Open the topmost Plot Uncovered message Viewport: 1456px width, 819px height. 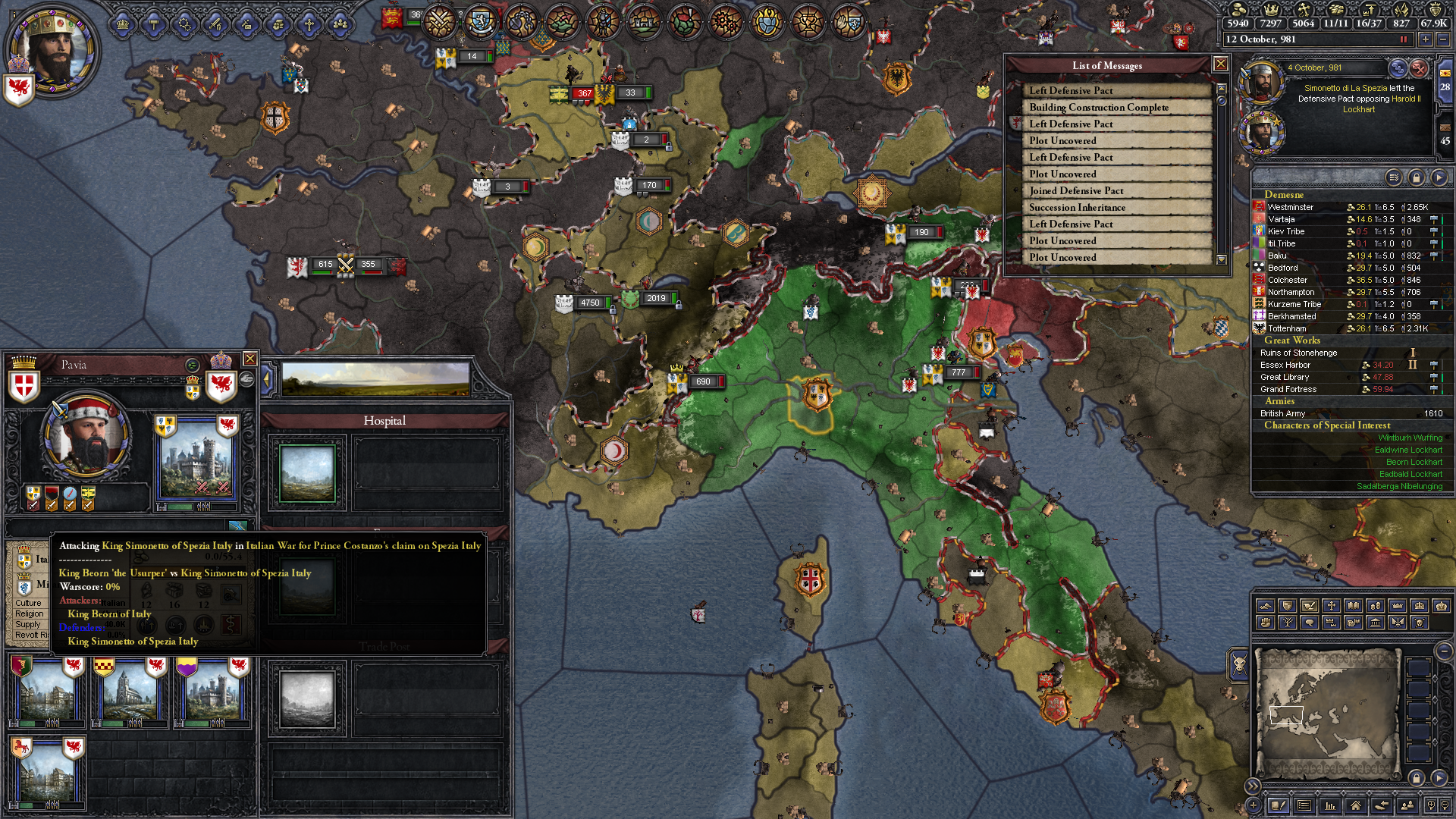[1063, 140]
